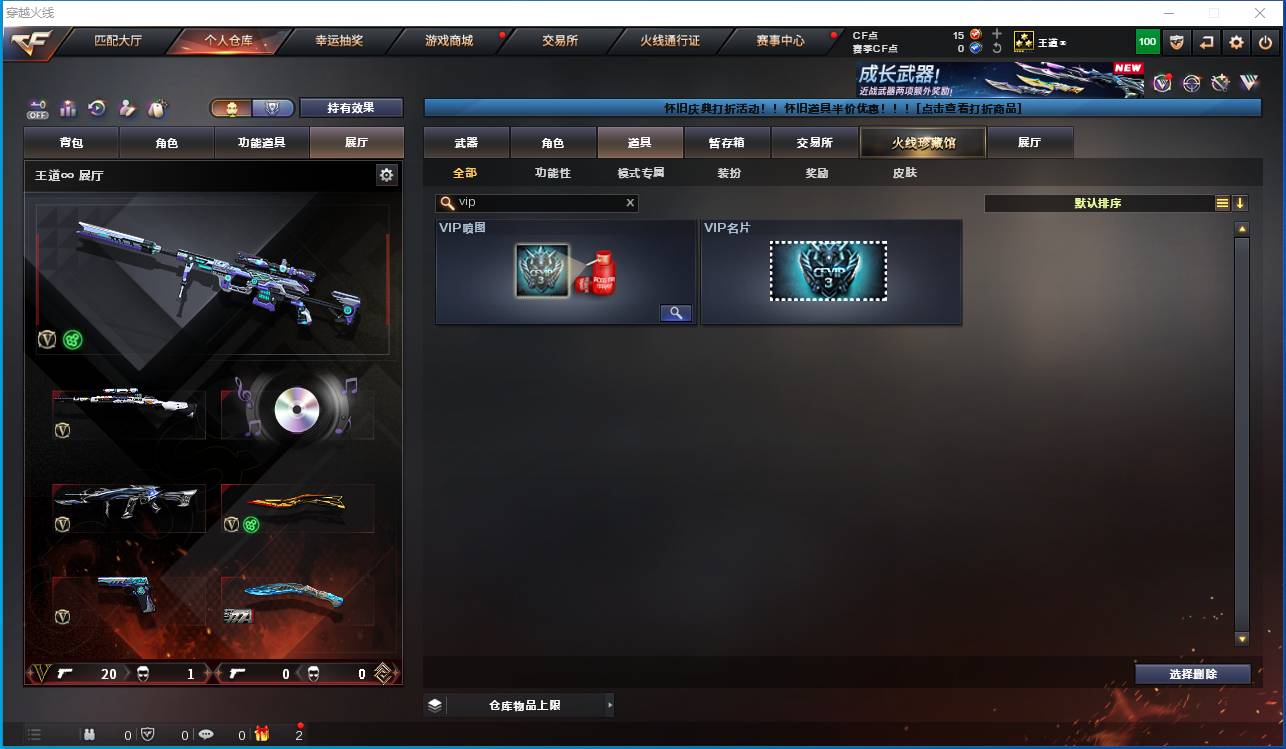
Task: Click the refresh/history icon above the backpack panel
Action: (x=96, y=105)
